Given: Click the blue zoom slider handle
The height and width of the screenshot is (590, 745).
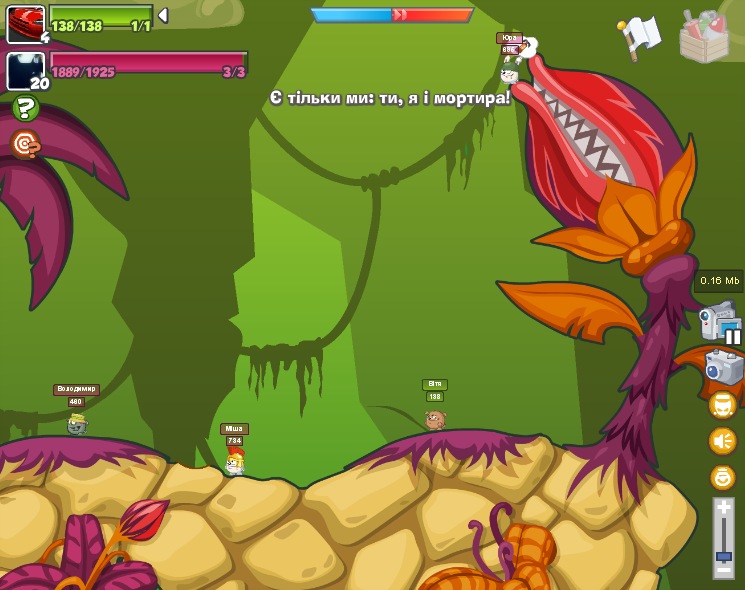Looking at the screenshot, I should point(723,552).
